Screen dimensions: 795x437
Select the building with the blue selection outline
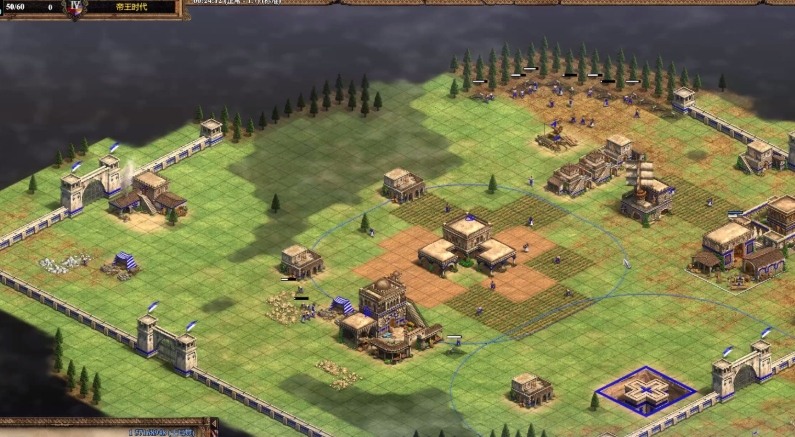point(645,388)
